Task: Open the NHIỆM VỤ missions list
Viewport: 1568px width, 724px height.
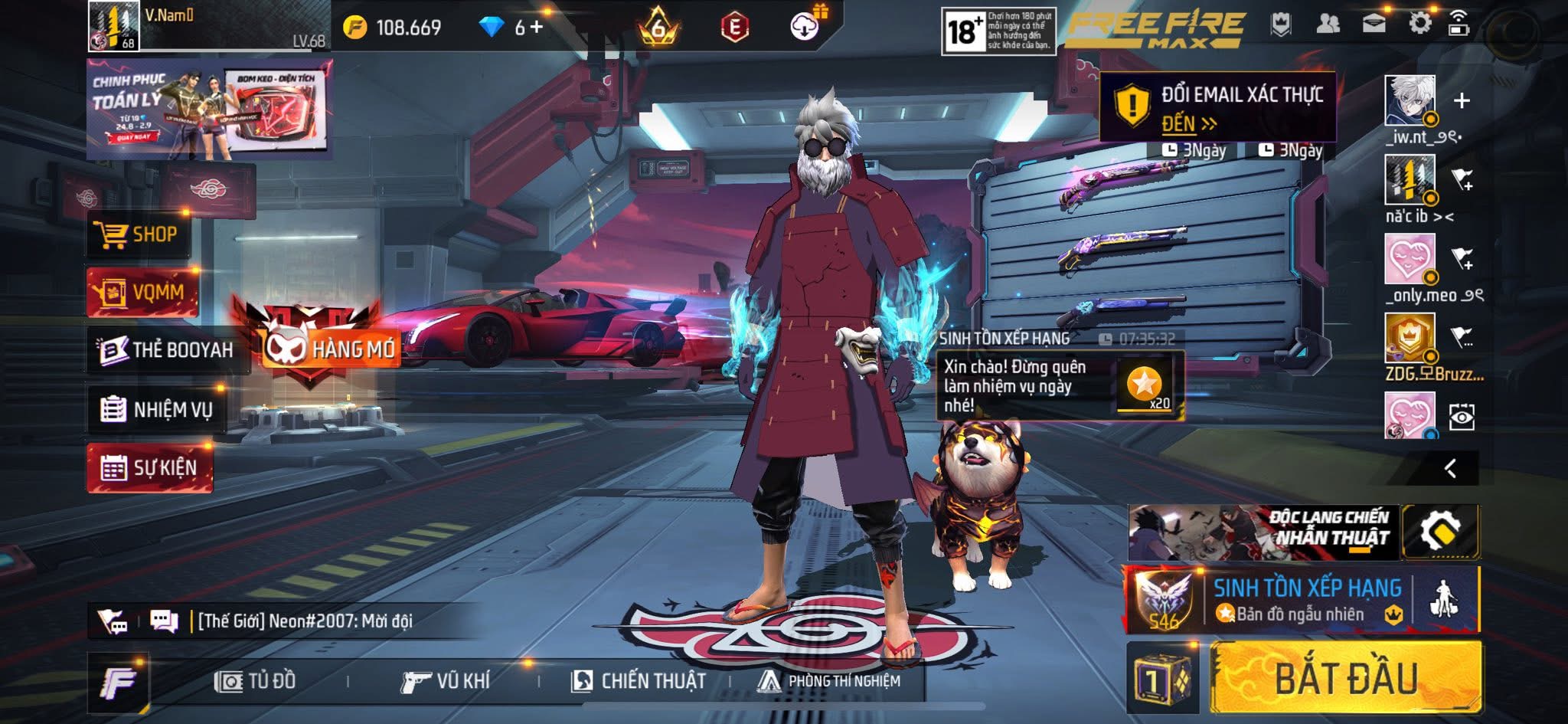Action: pyautogui.click(x=157, y=410)
